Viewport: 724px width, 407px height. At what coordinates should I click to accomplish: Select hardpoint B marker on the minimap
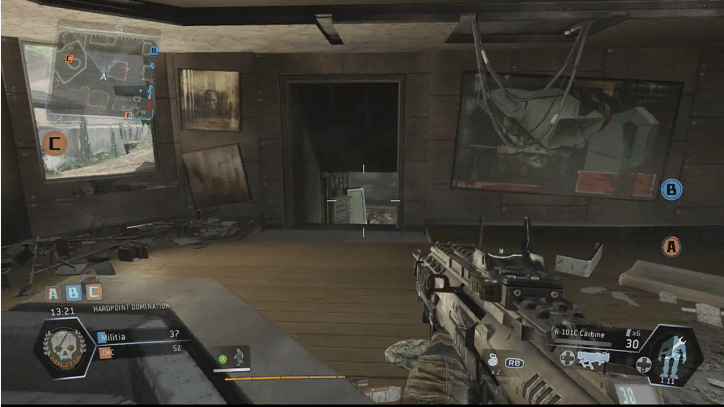(153, 50)
